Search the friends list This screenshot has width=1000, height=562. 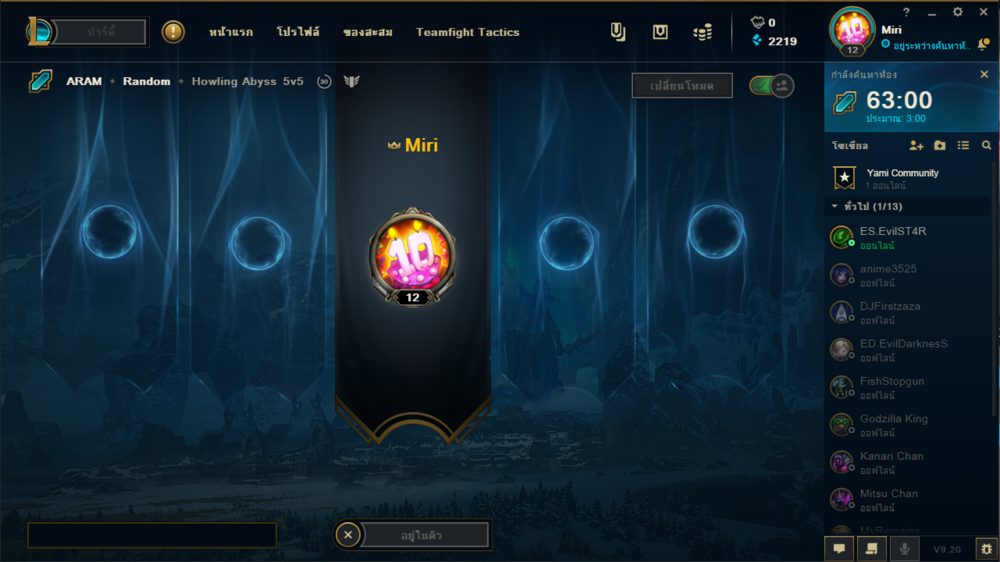pyautogui.click(x=987, y=146)
